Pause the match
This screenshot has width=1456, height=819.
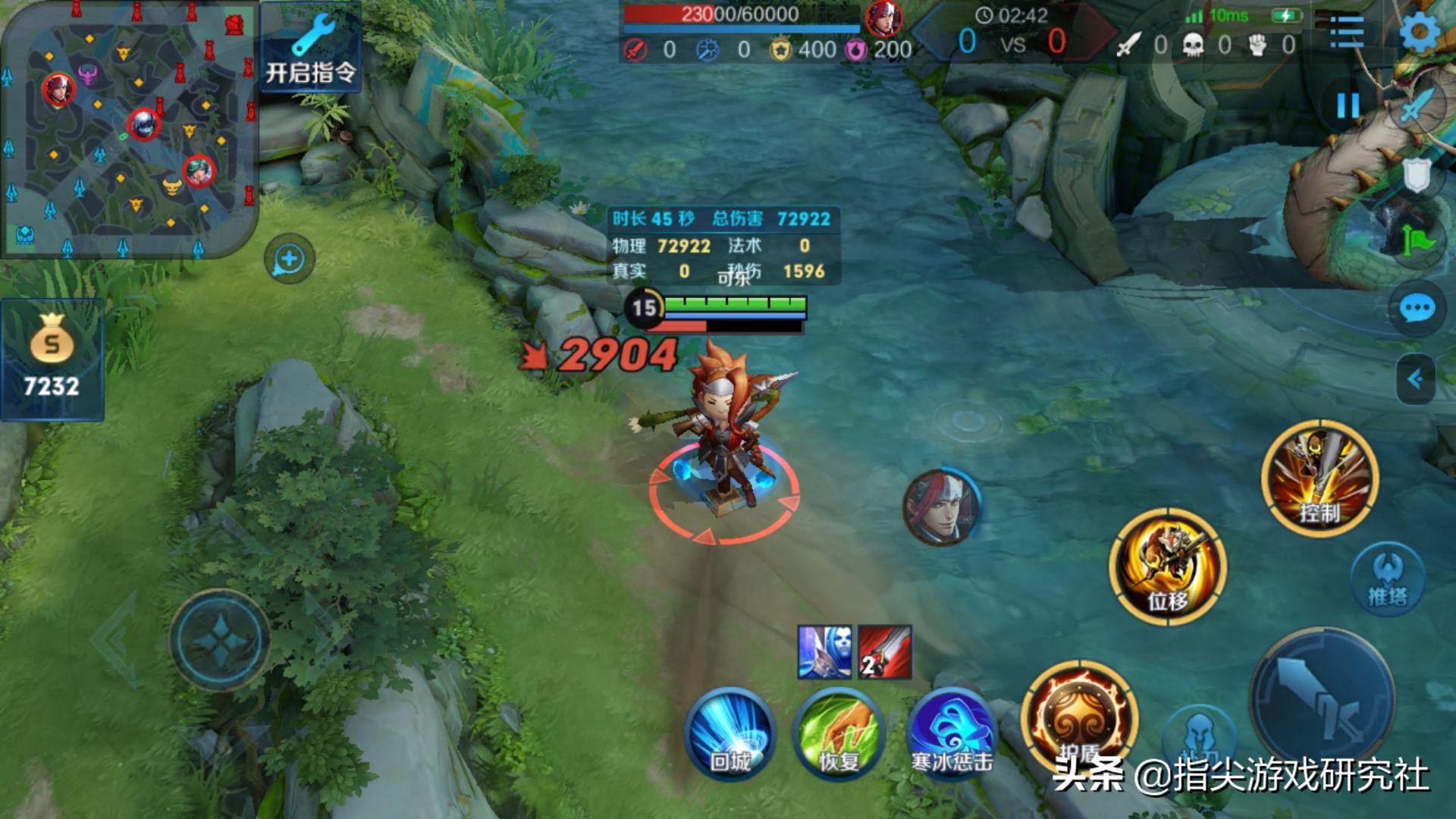click(x=1348, y=105)
